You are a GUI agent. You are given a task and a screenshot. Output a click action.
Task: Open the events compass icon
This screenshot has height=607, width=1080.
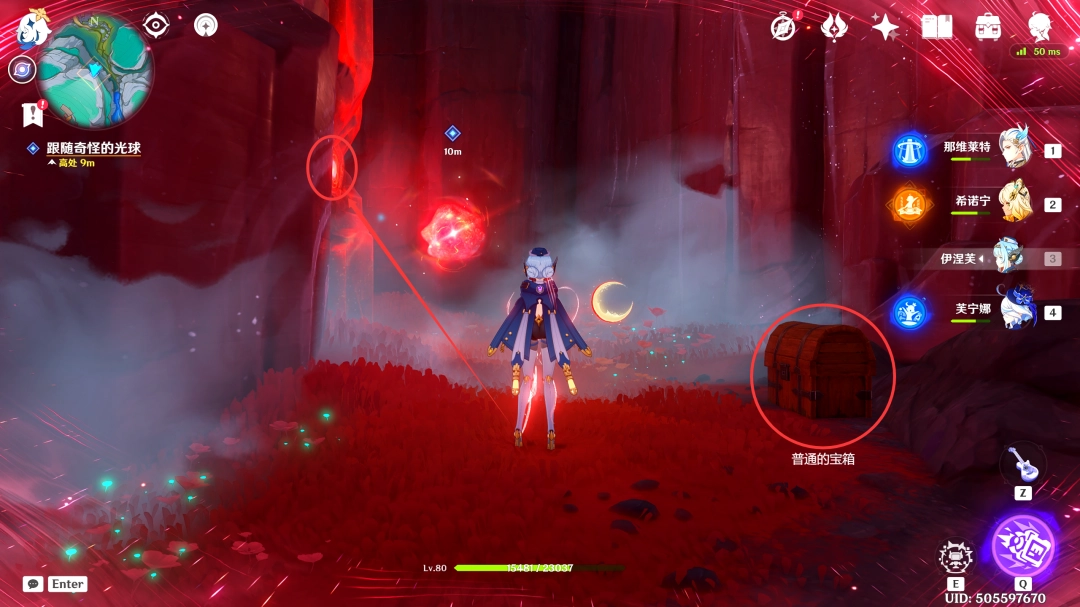783,27
